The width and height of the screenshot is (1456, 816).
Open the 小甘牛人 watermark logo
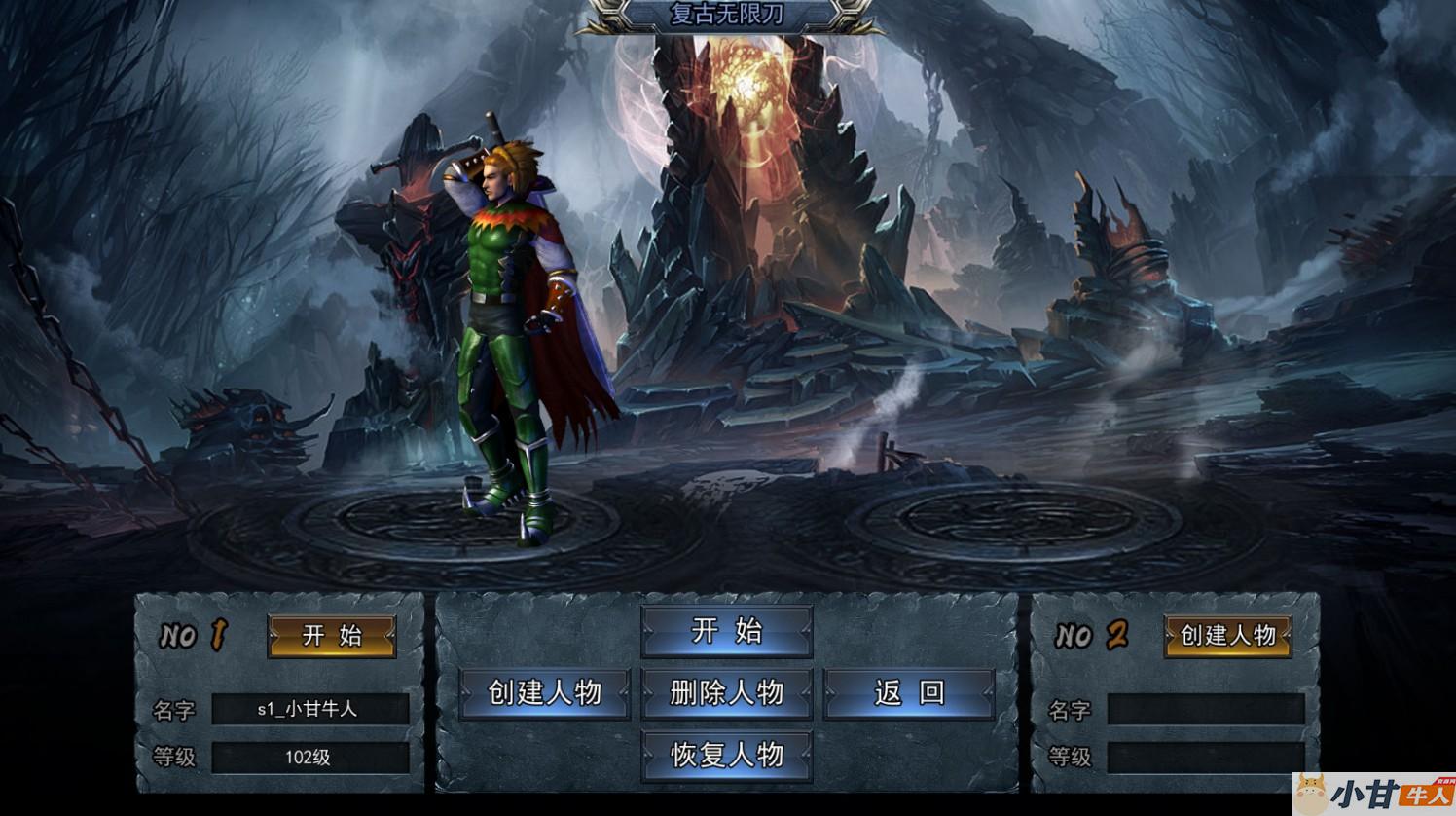click(1374, 794)
